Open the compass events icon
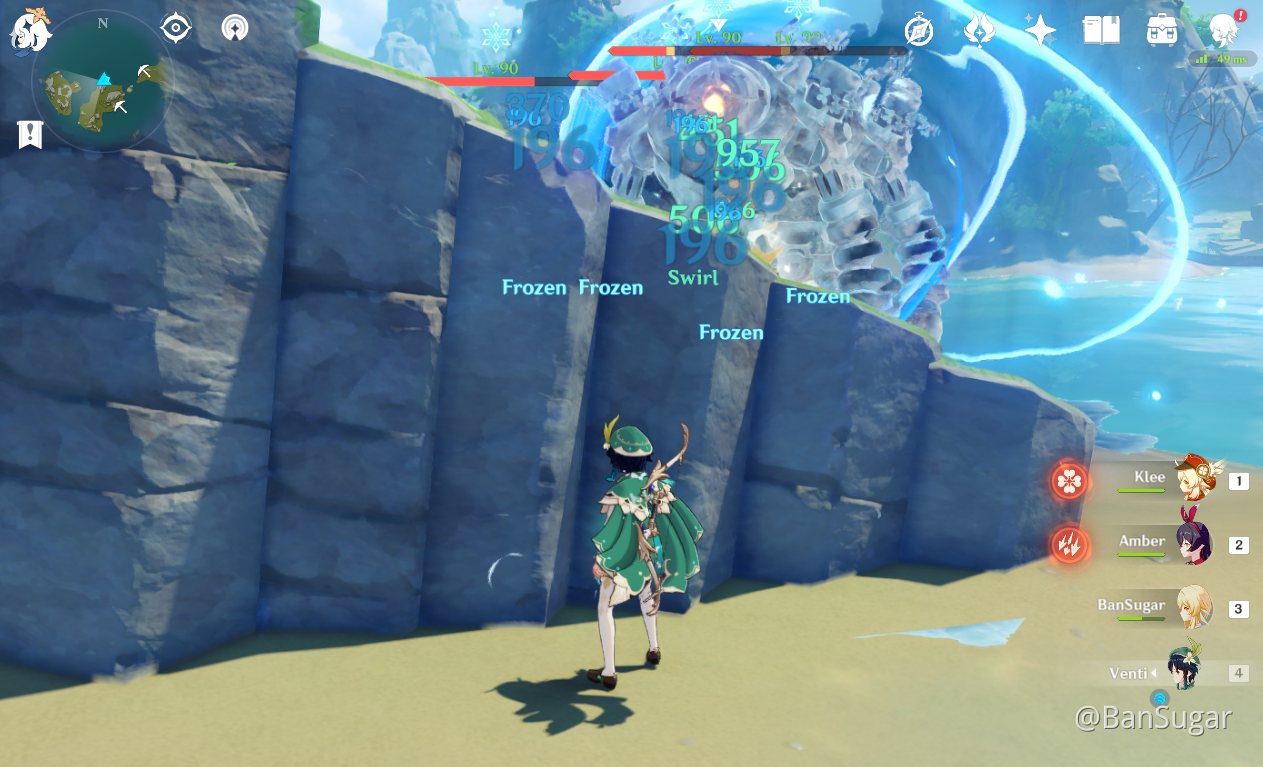 click(x=918, y=31)
